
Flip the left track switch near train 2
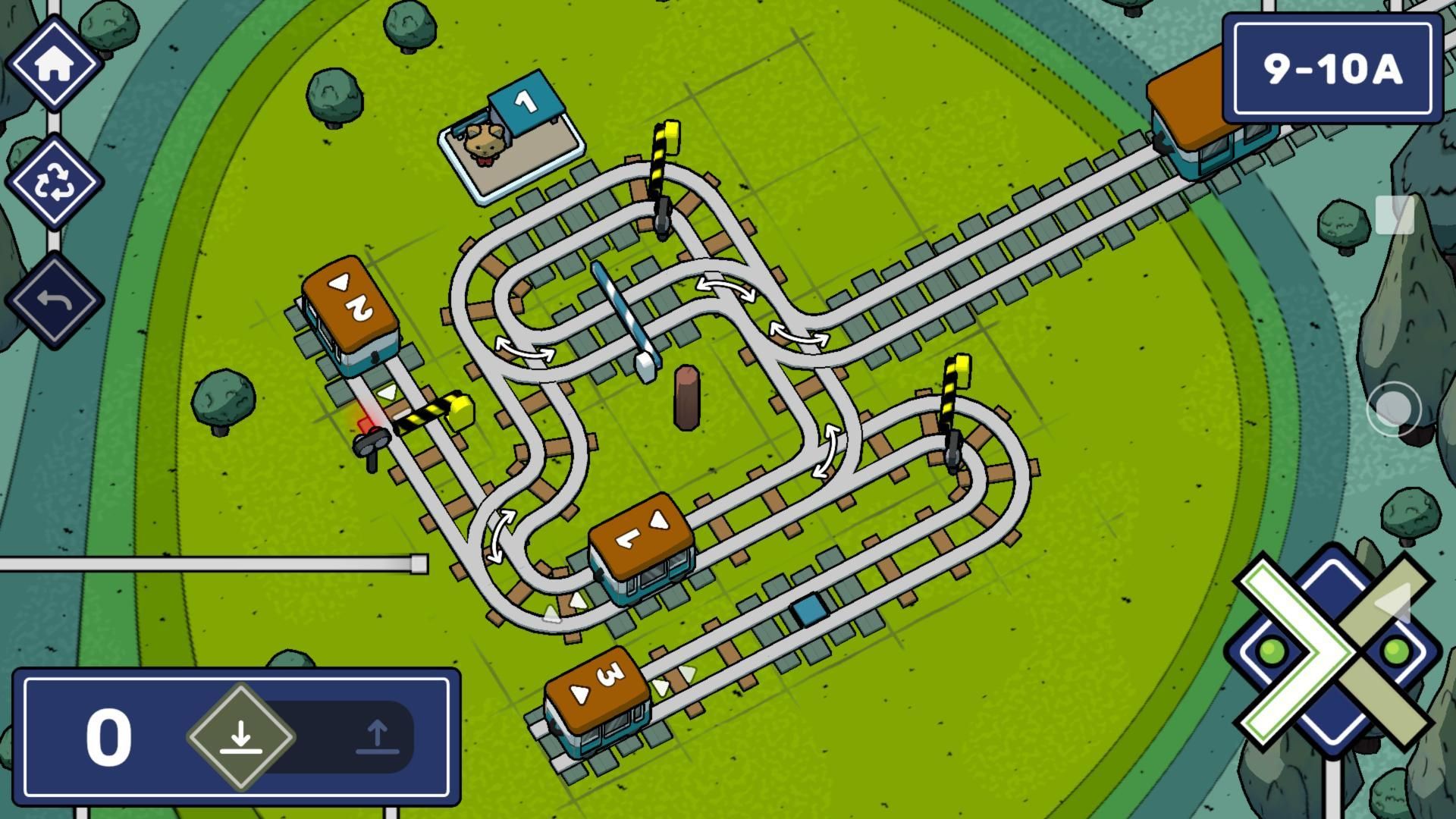tap(525, 351)
